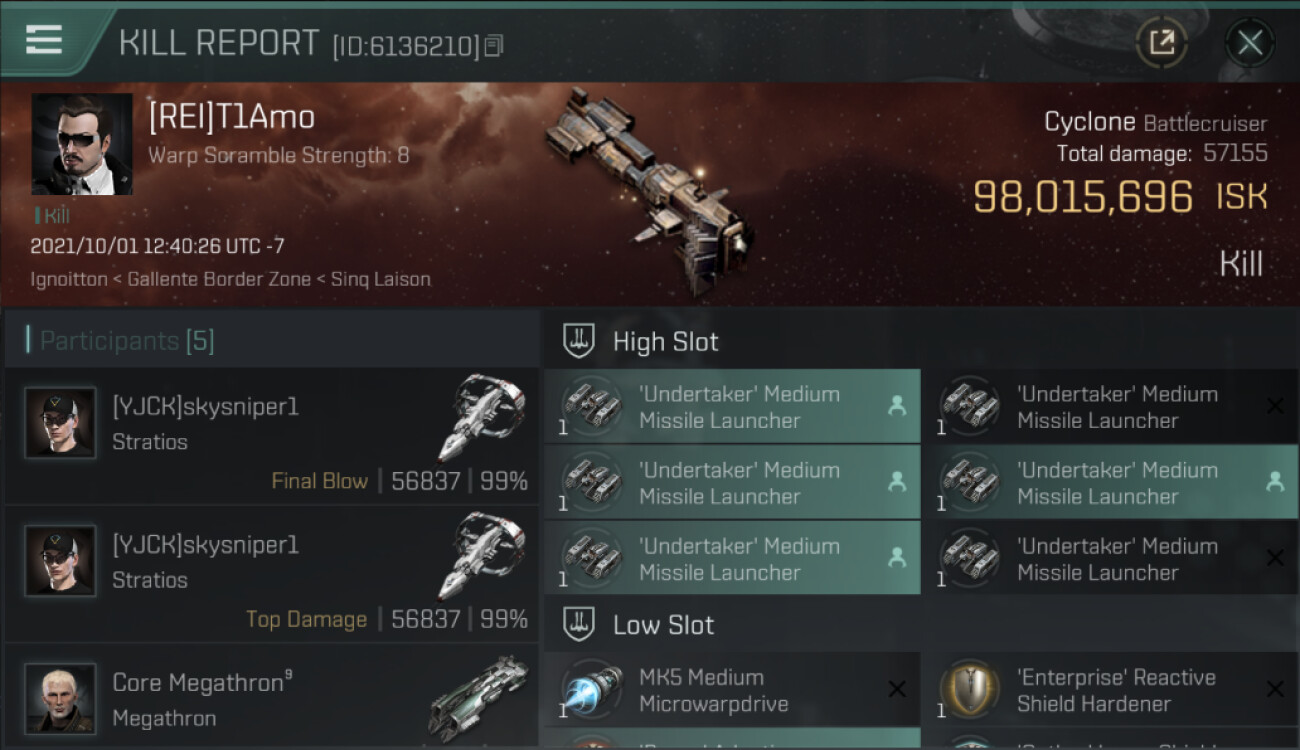The width and height of the screenshot is (1300, 750).
Task: Select skysniper1's Final Blow participant row
Action: (x=272, y=436)
